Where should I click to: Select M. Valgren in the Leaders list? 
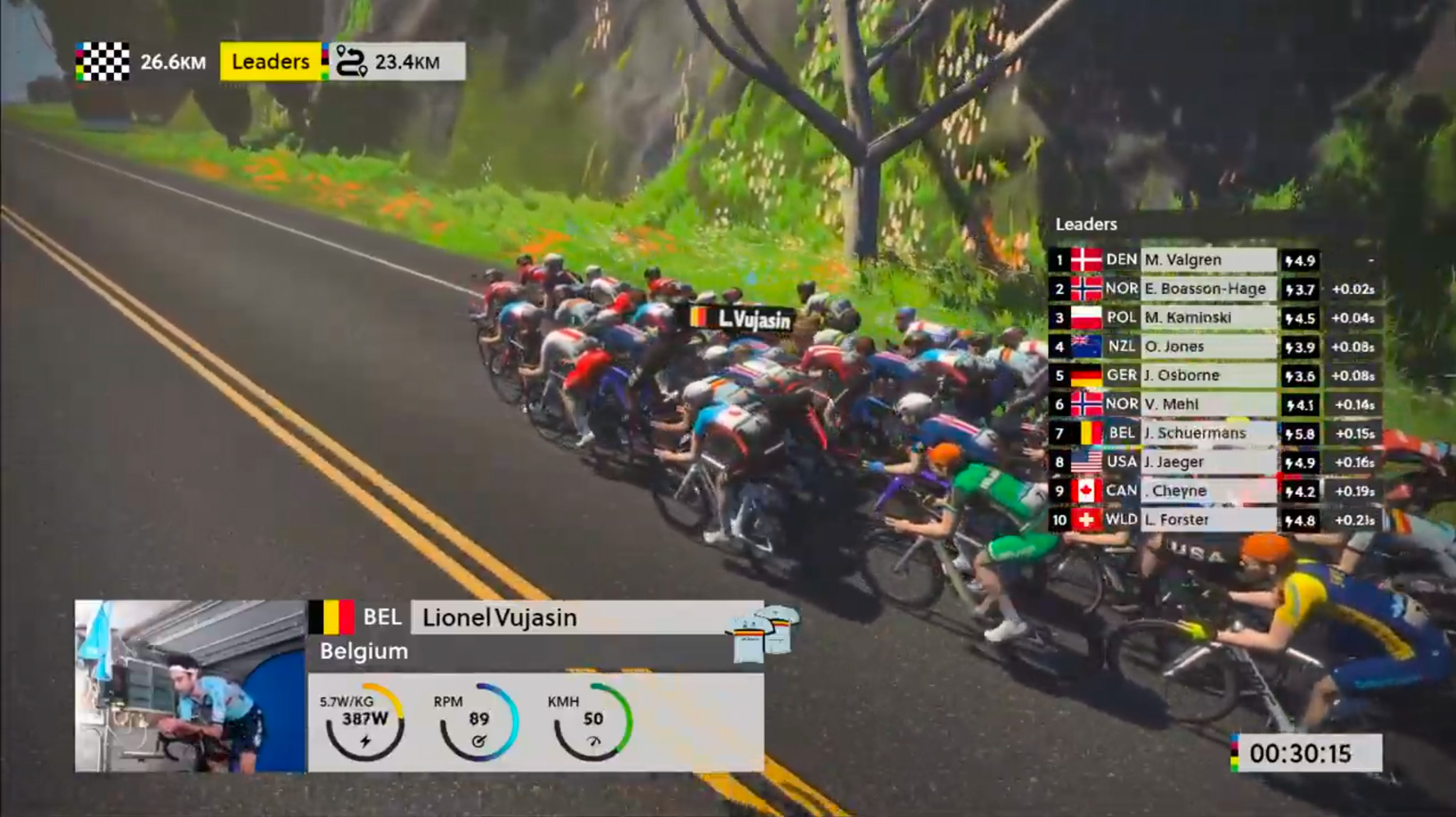[x=1207, y=260]
